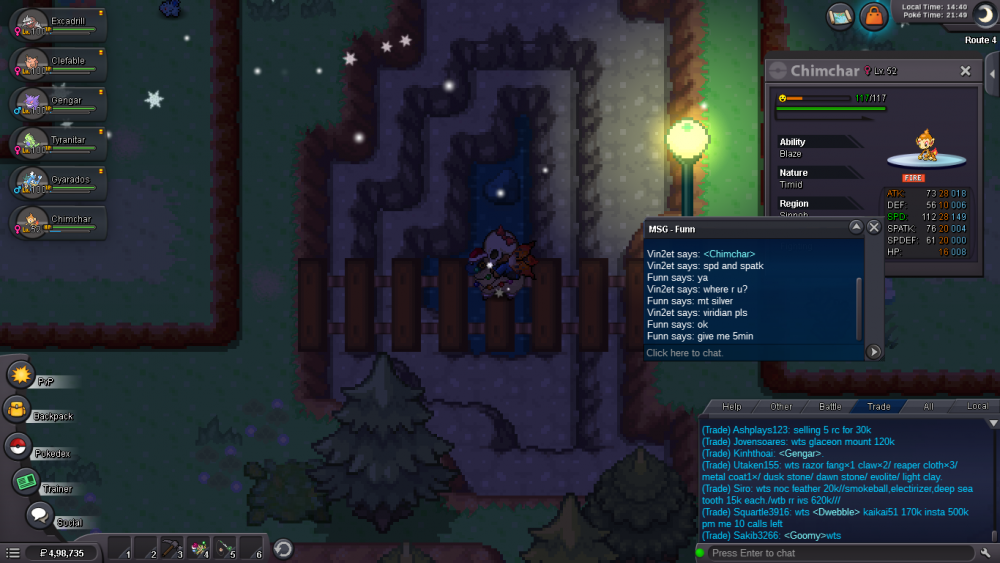Open the PvP menu

tap(22, 375)
